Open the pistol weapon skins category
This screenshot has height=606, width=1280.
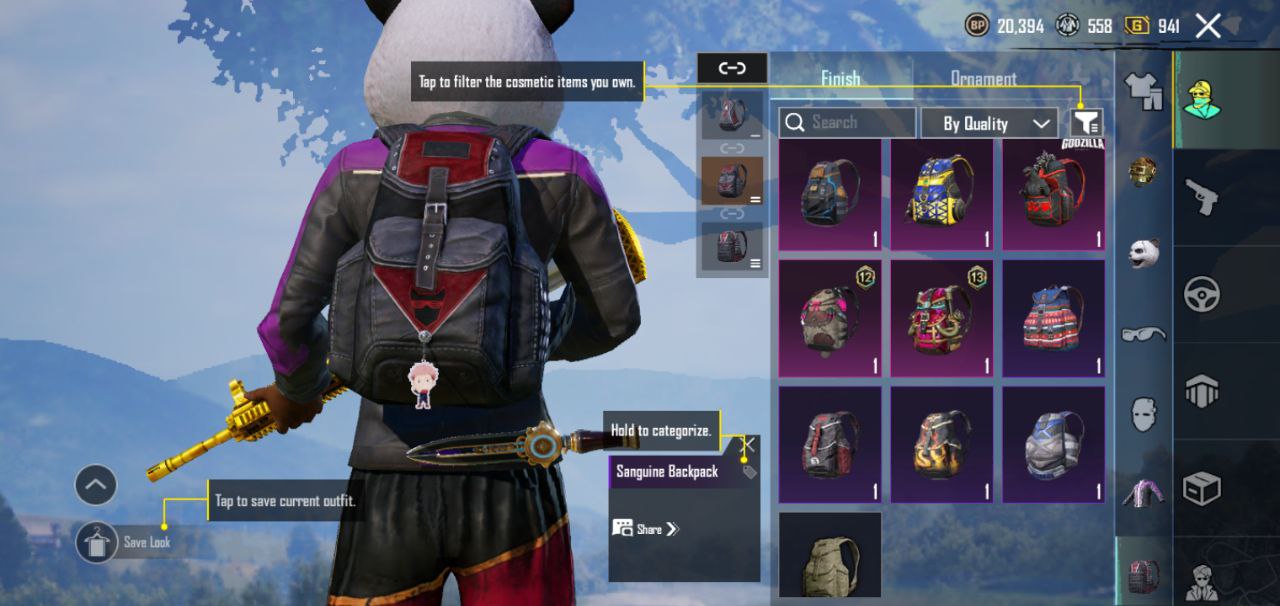1200,197
